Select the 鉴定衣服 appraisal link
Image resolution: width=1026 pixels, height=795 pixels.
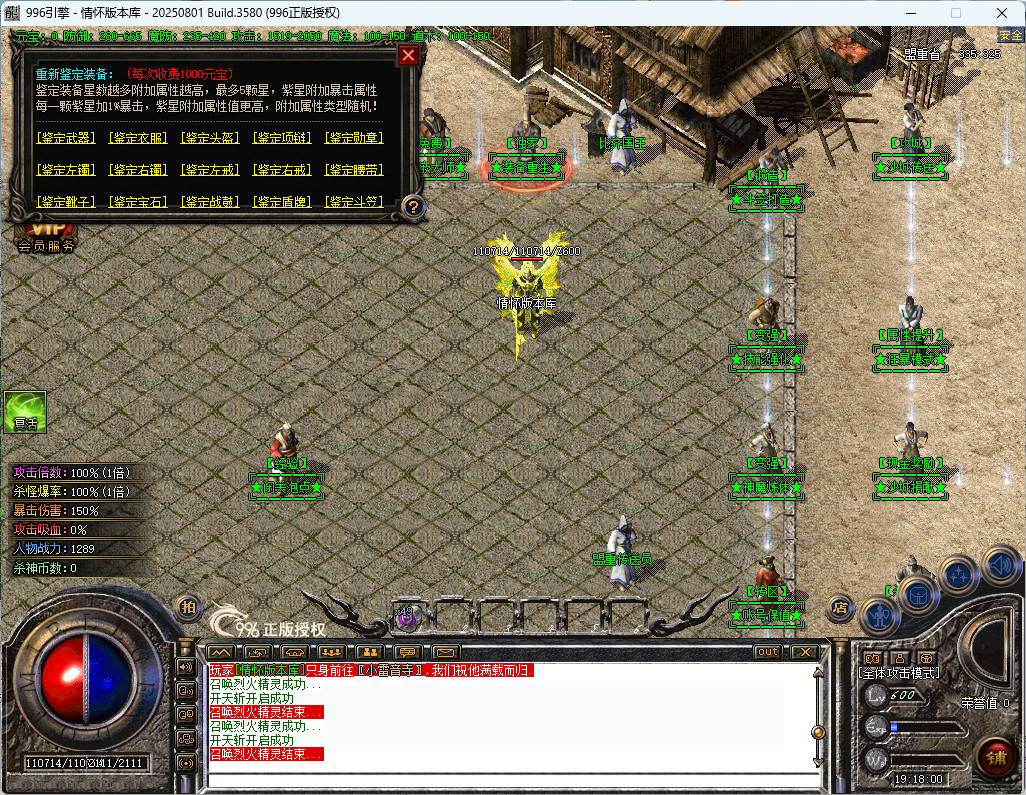(x=138, y=138)
